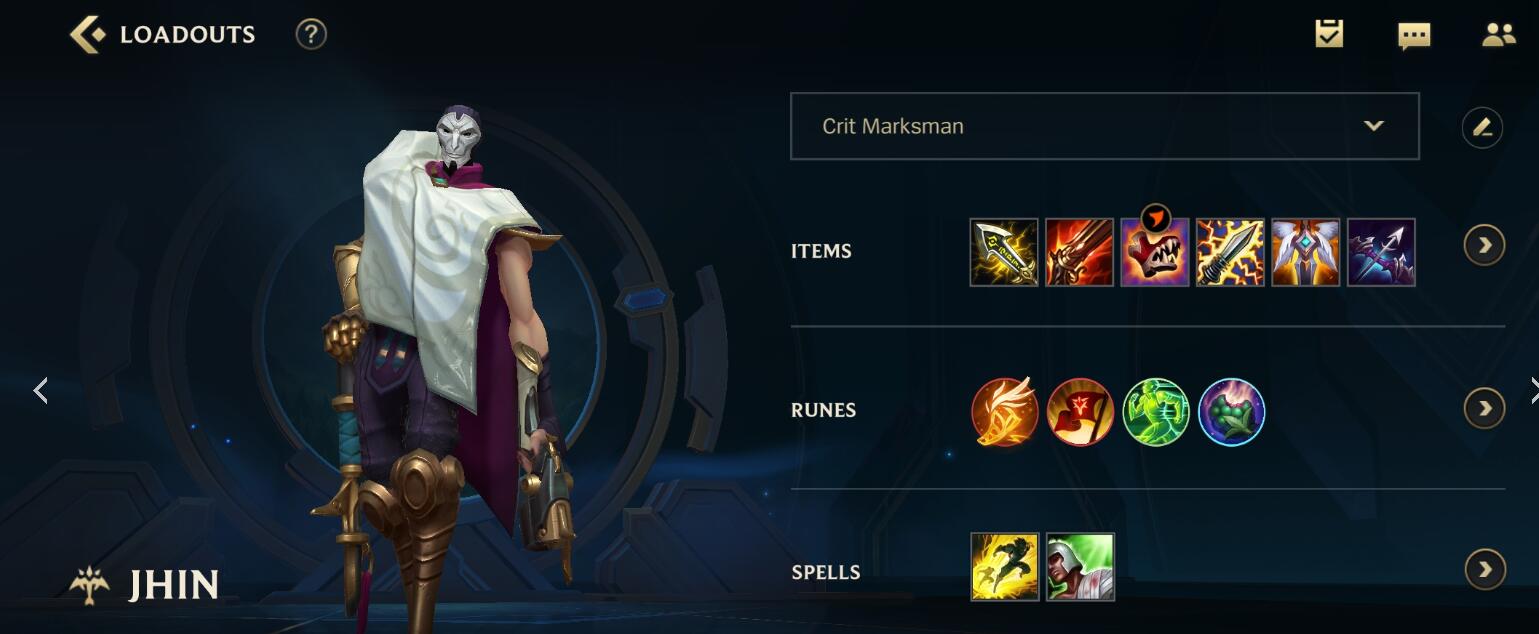Viewport: 1539px width, 634px height.
Task: Select the winged Guardian Angel item
Action: click(1306, 252)
